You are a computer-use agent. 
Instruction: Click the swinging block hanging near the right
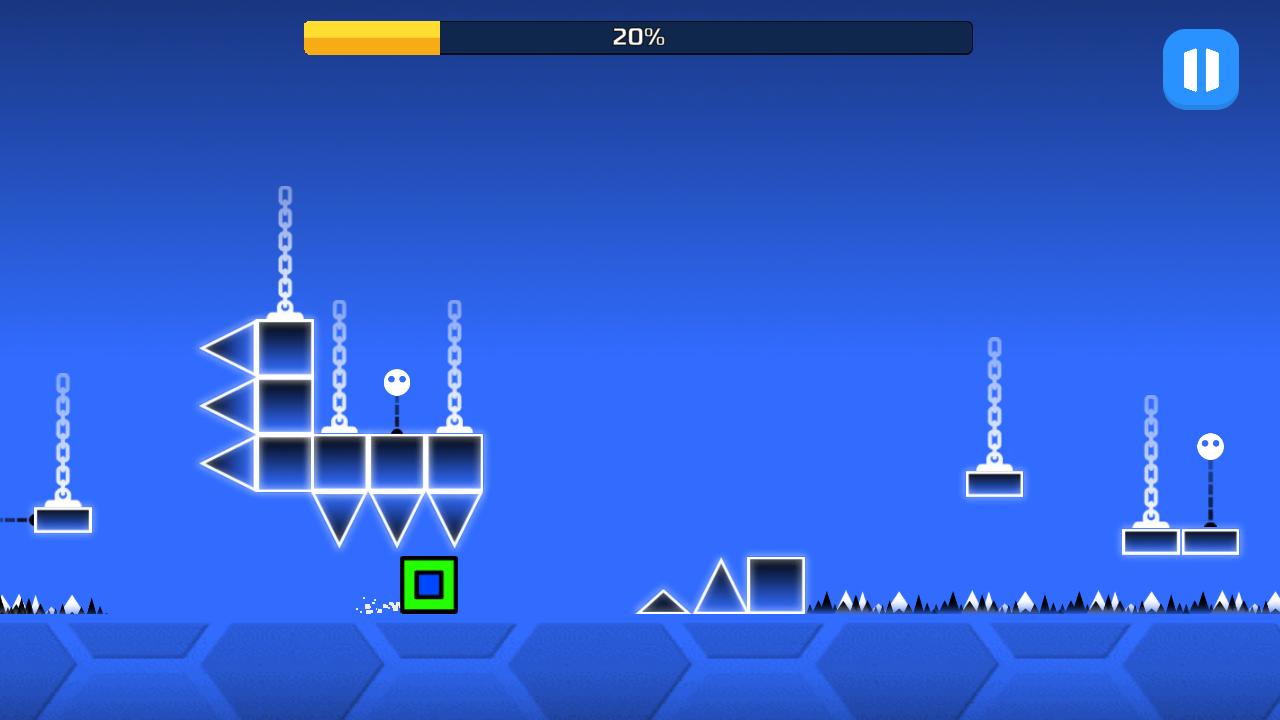tap(994, 483)
